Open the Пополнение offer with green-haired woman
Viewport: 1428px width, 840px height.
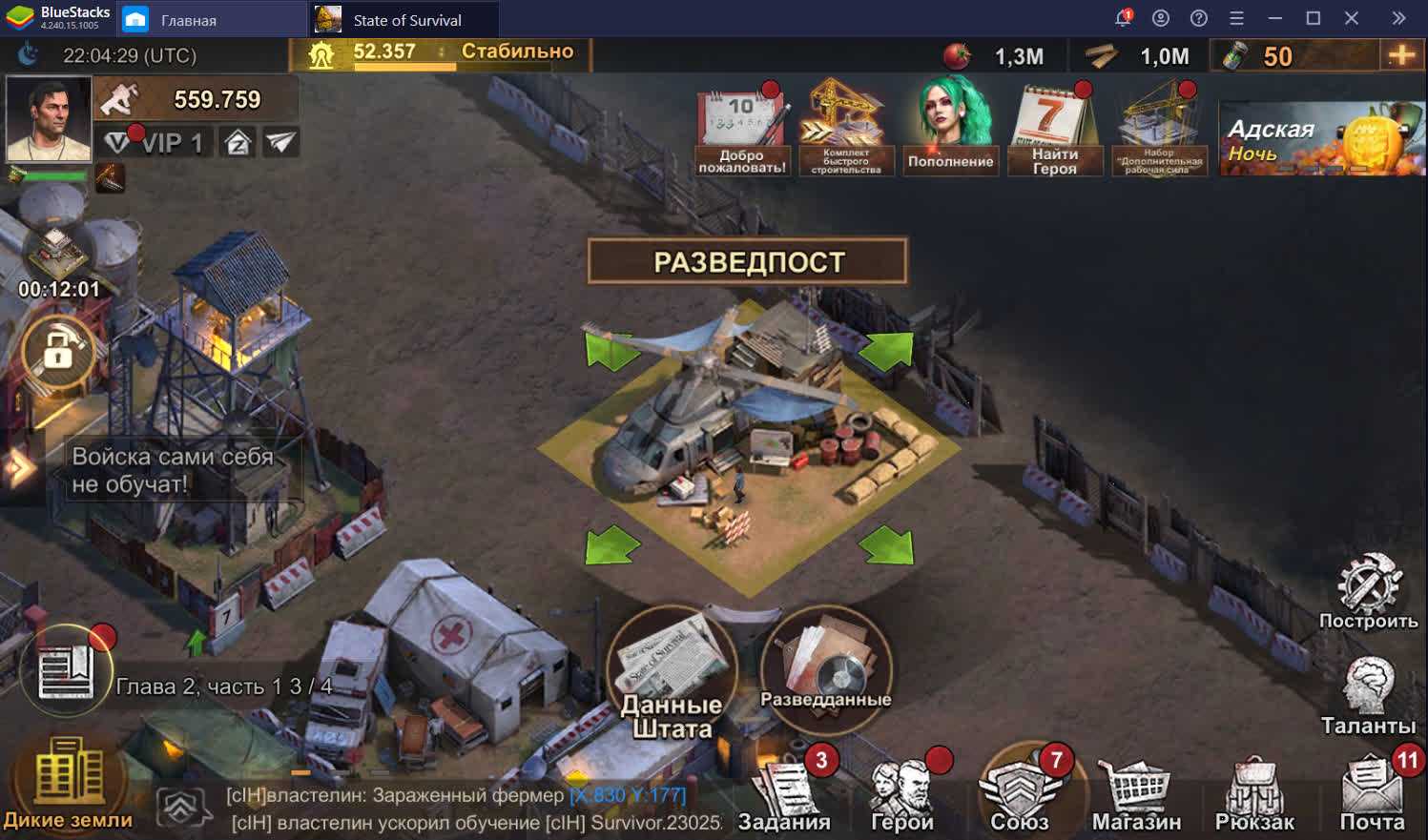[x=950, y=128]
